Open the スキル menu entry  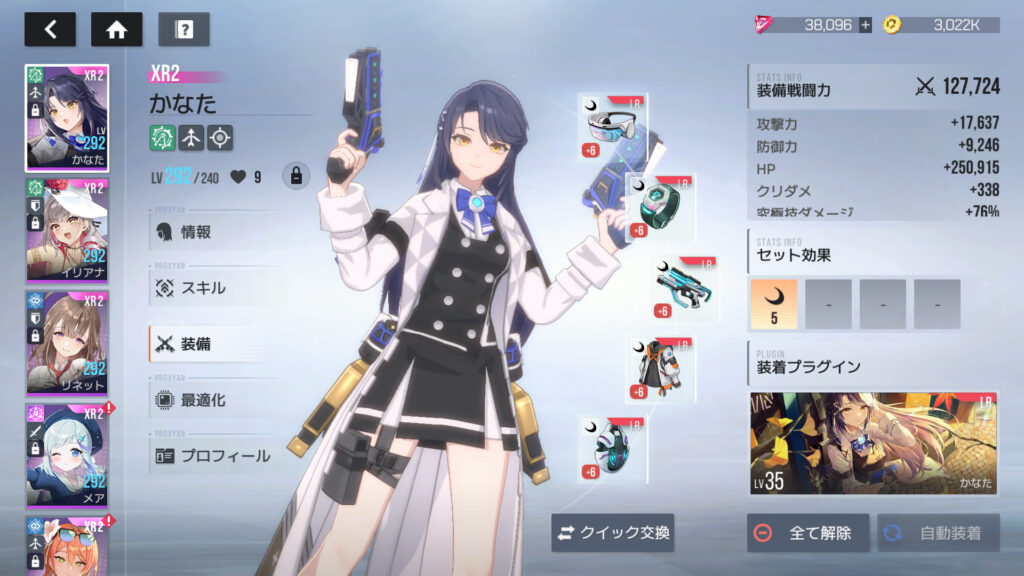[203, 288]
